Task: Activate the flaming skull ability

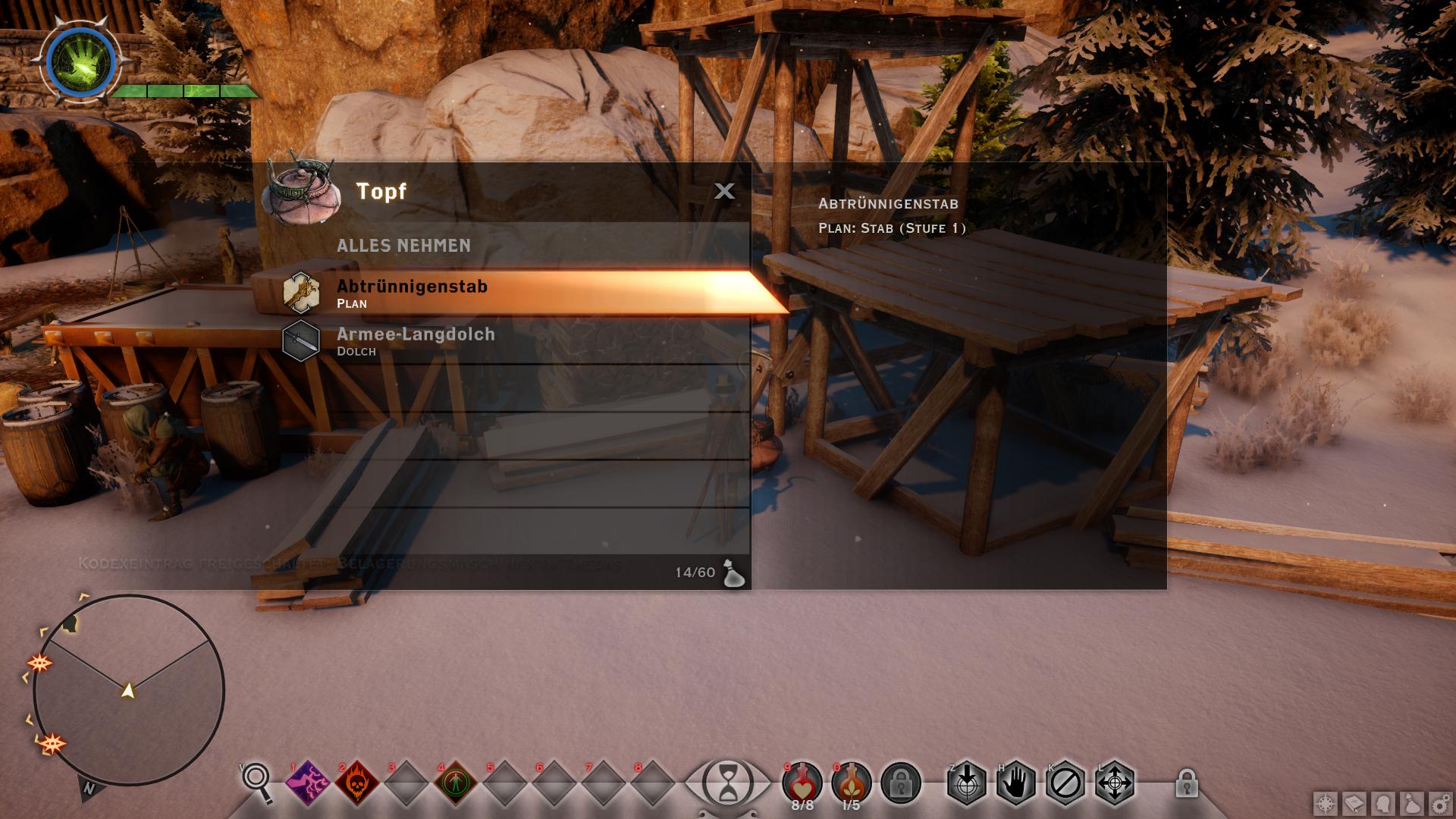Action: coord(357,783)
